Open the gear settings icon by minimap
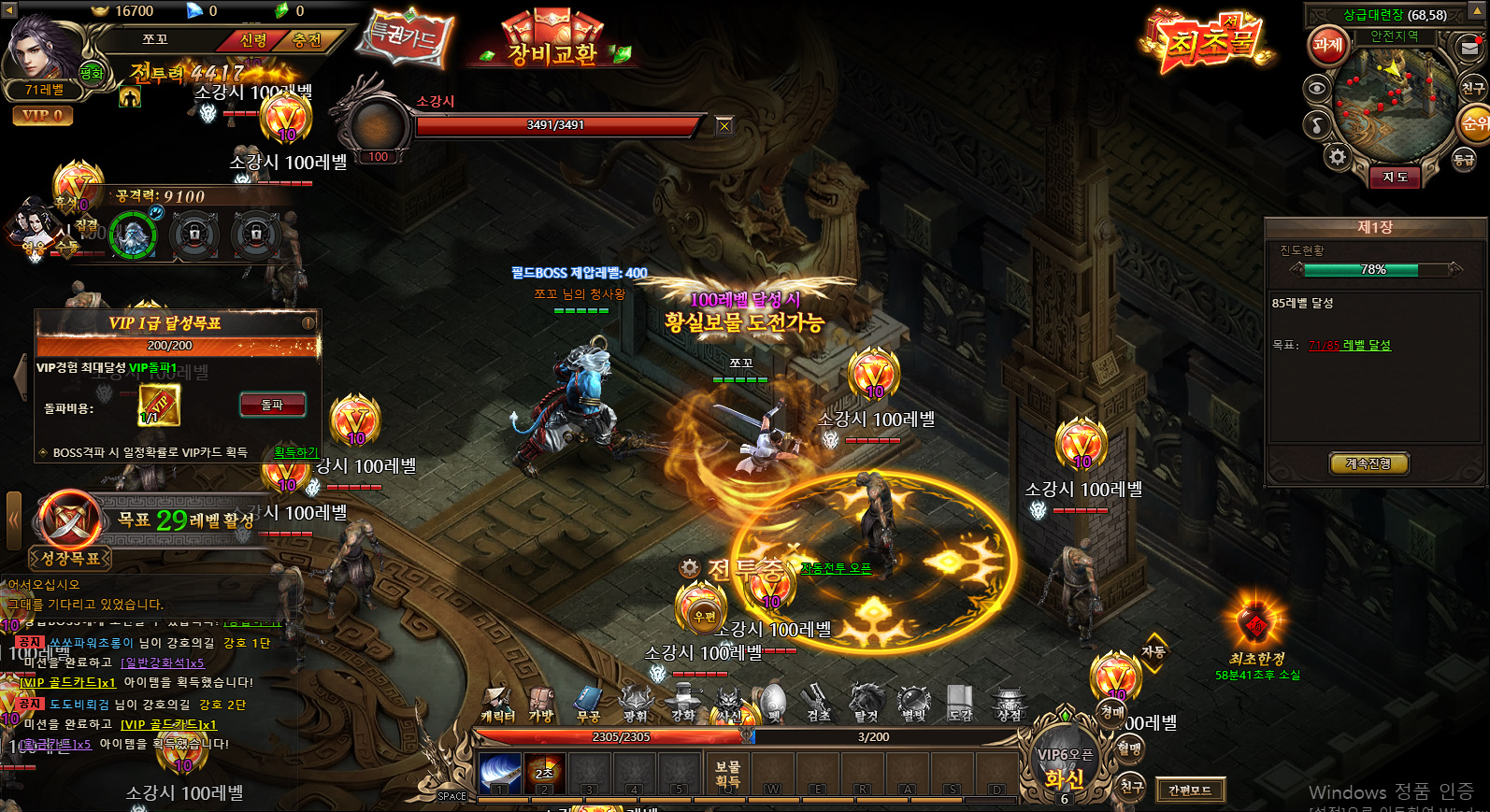 coord(1338,157)
